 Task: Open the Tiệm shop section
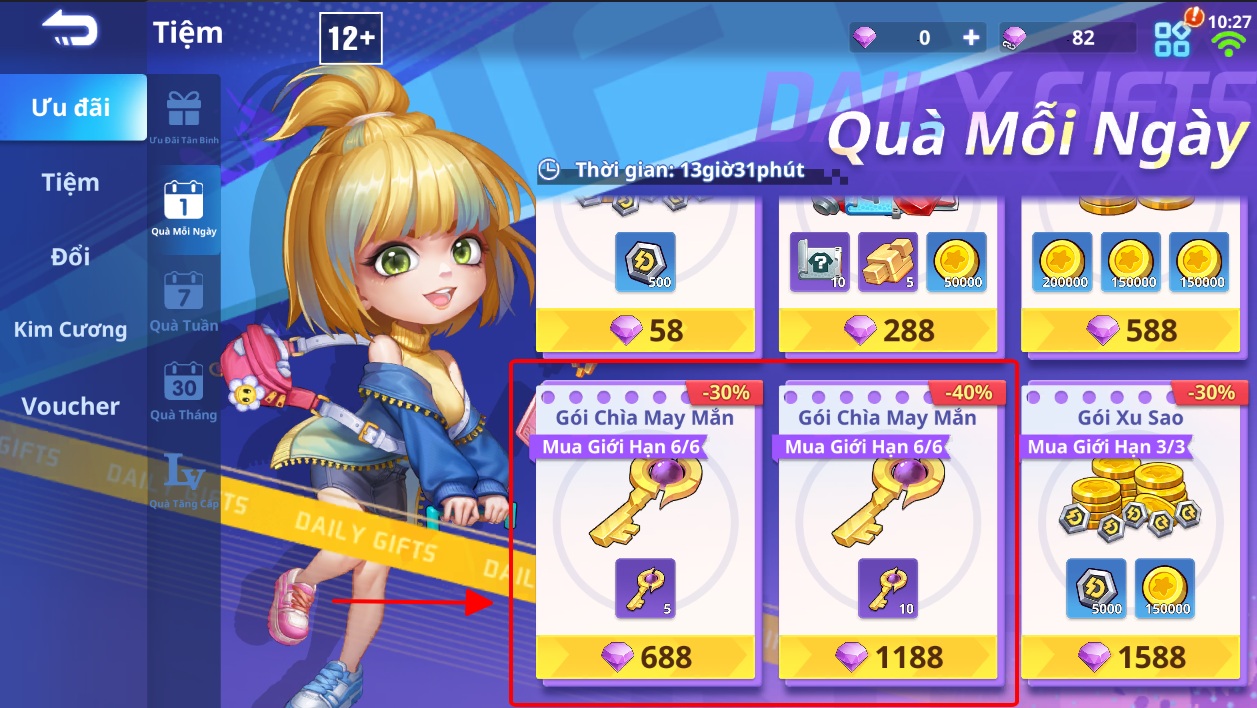click(71, 183)
